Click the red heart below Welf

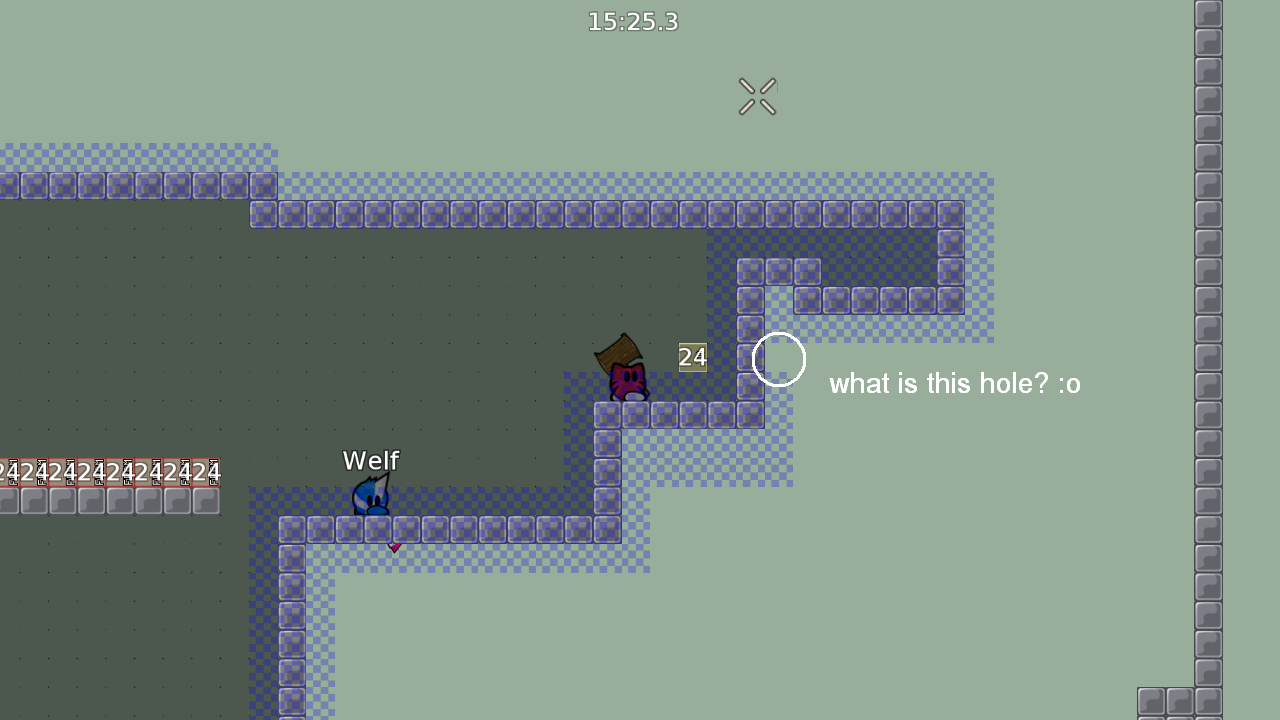(x=394, y=547)
